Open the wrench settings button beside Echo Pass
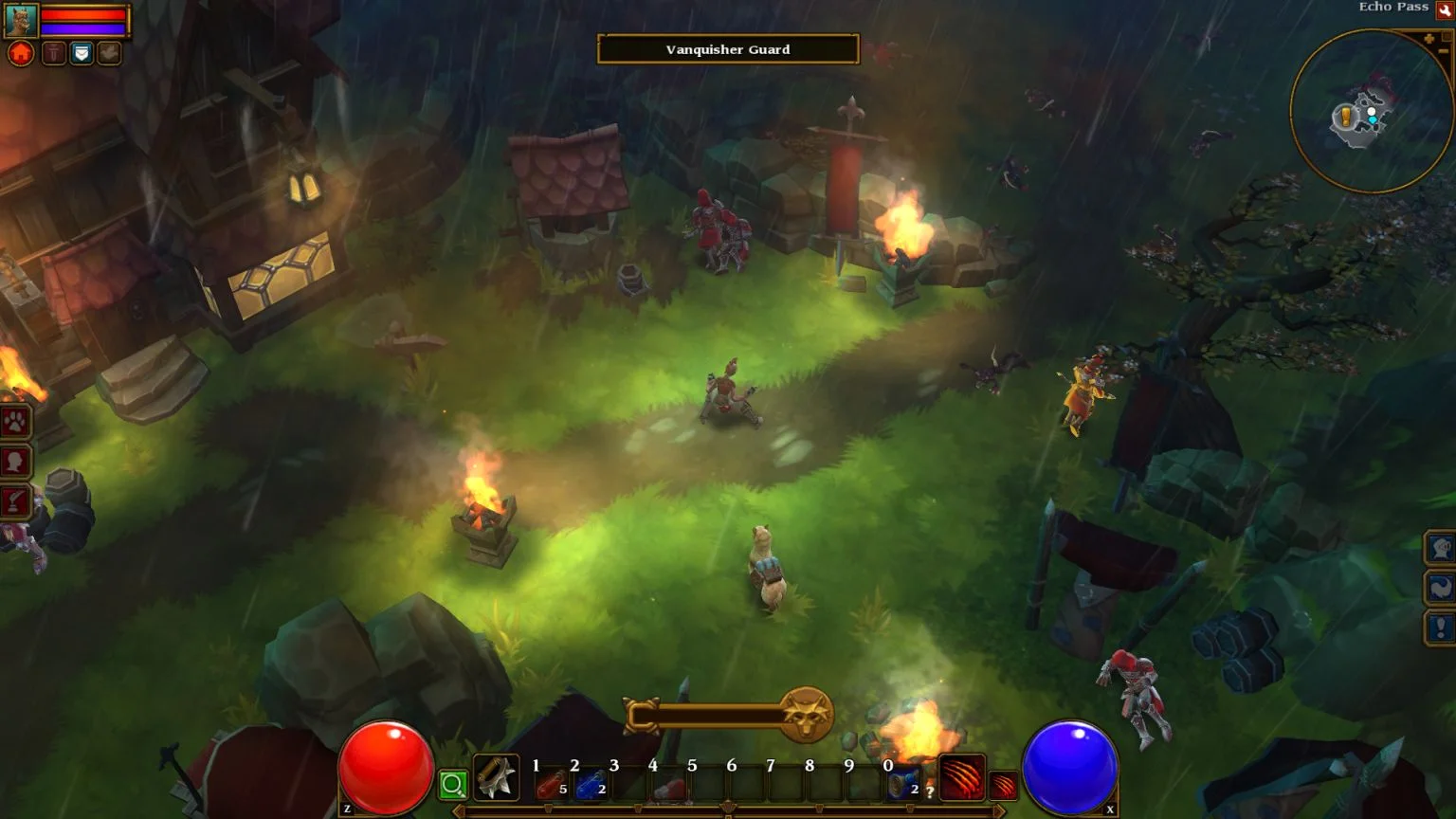Screen dimensions: 1456x819 pos(1445,9)
